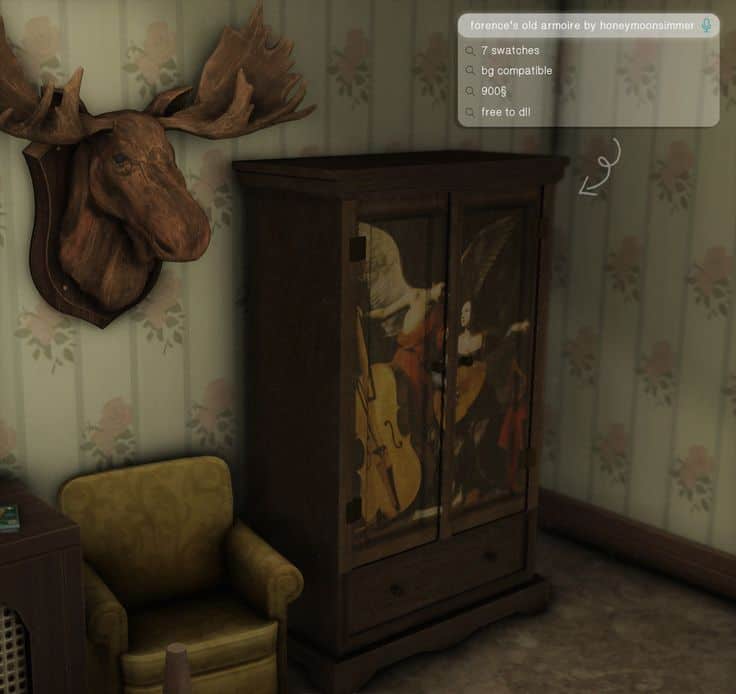The height and width of the screenshot is (694, 736).
Task: Click the search bar with armoire title
Action: click(x=581, y=26)
